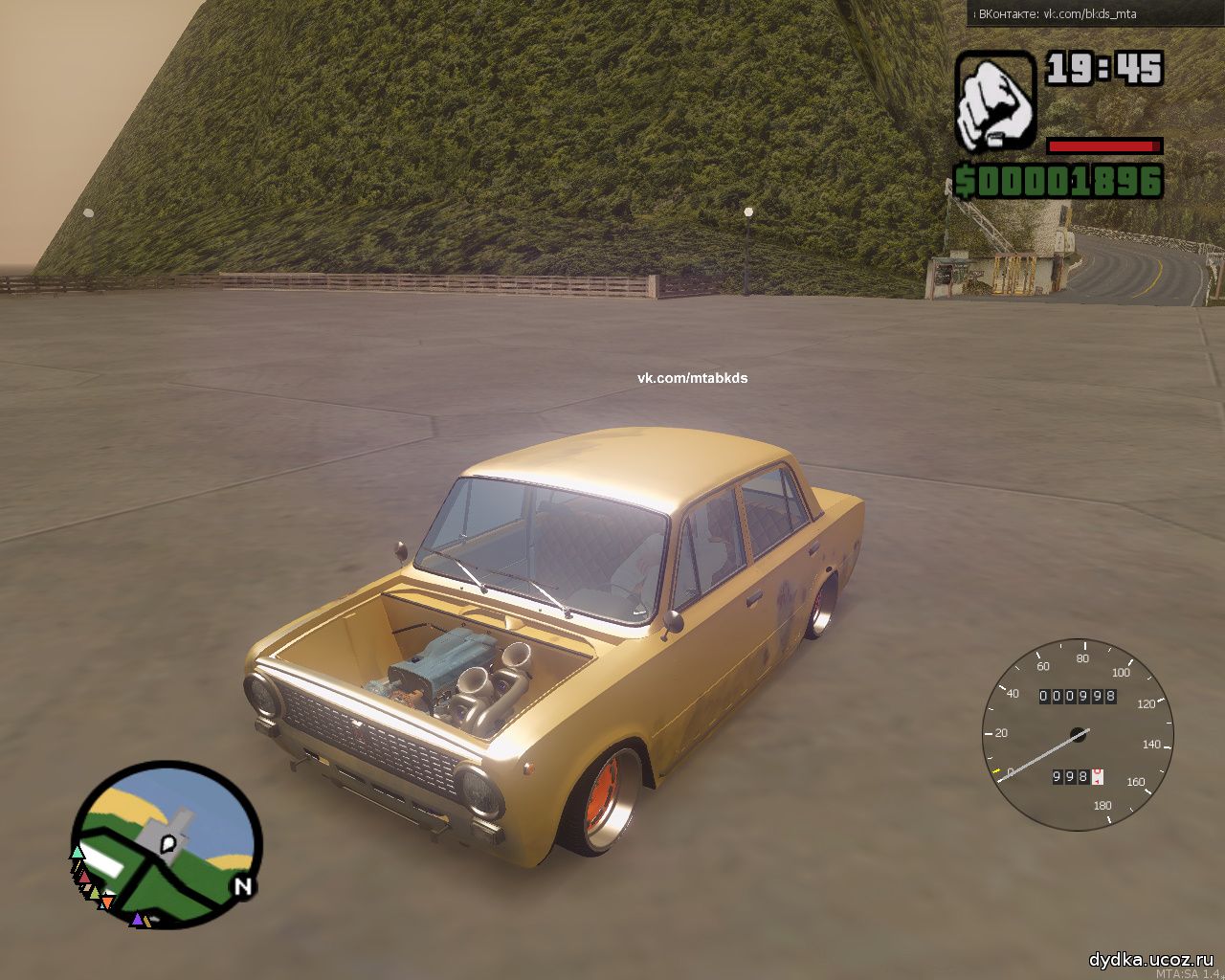Click the purple triangle blip on radar
The image size is (1225, 980).
click(137, 920)
